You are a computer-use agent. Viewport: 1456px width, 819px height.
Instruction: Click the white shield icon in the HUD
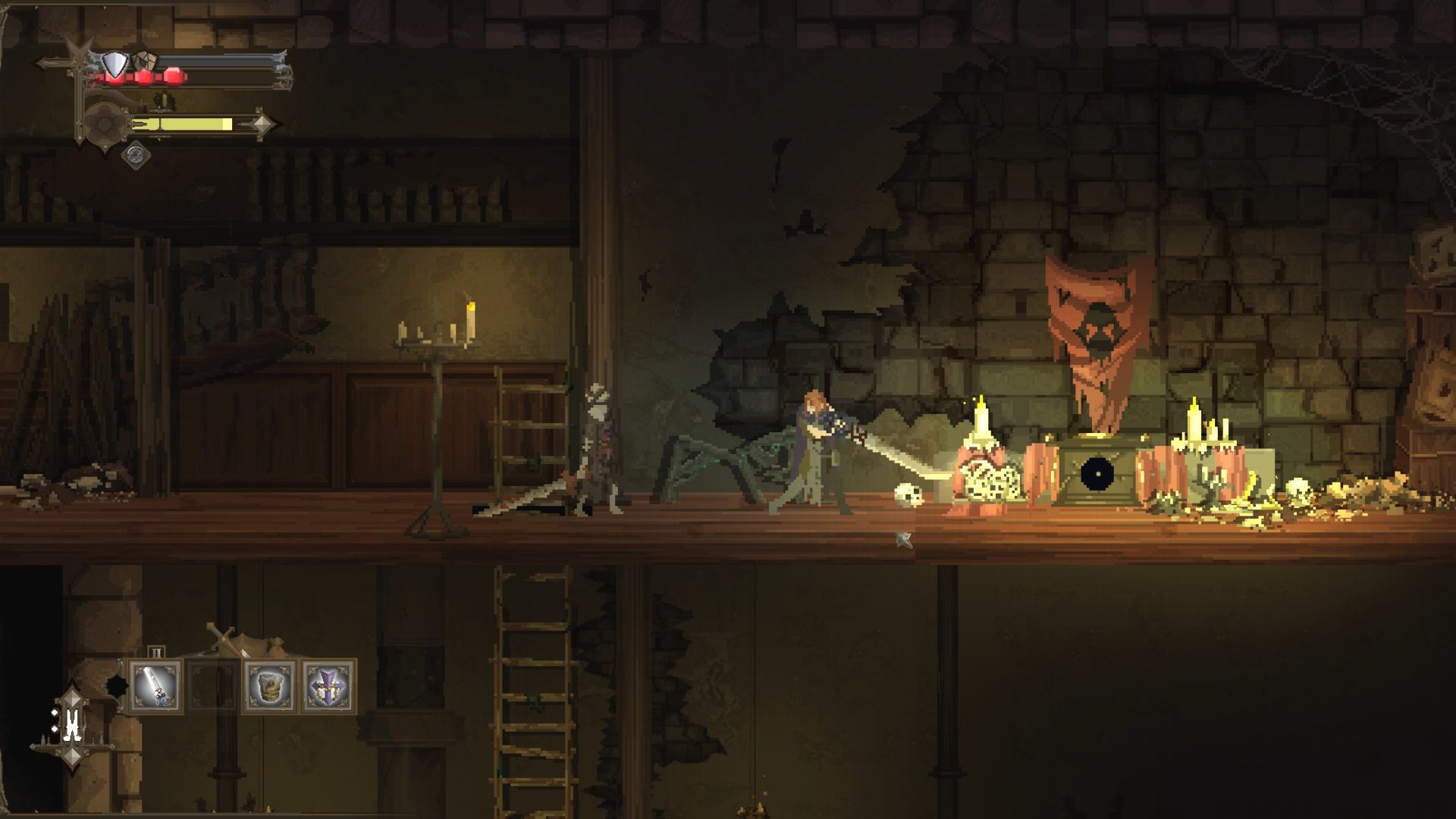point(115,64)
